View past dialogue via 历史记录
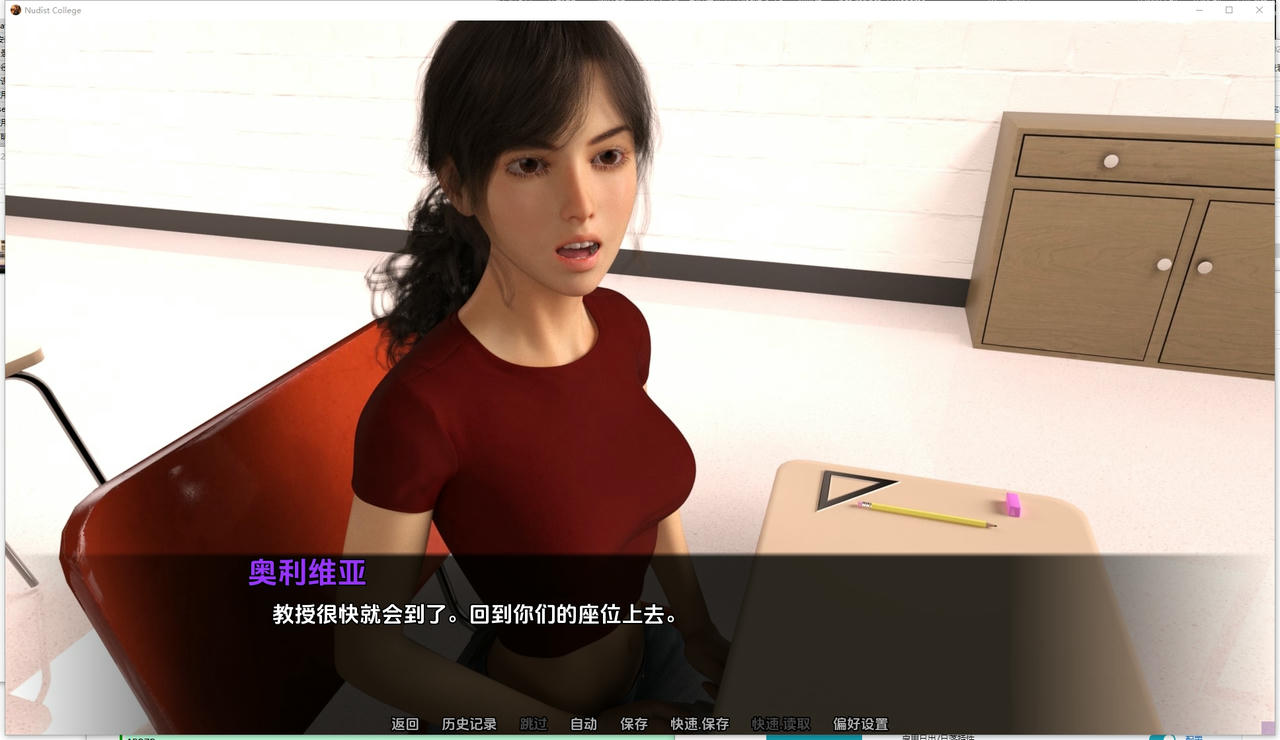 [470, 723]
